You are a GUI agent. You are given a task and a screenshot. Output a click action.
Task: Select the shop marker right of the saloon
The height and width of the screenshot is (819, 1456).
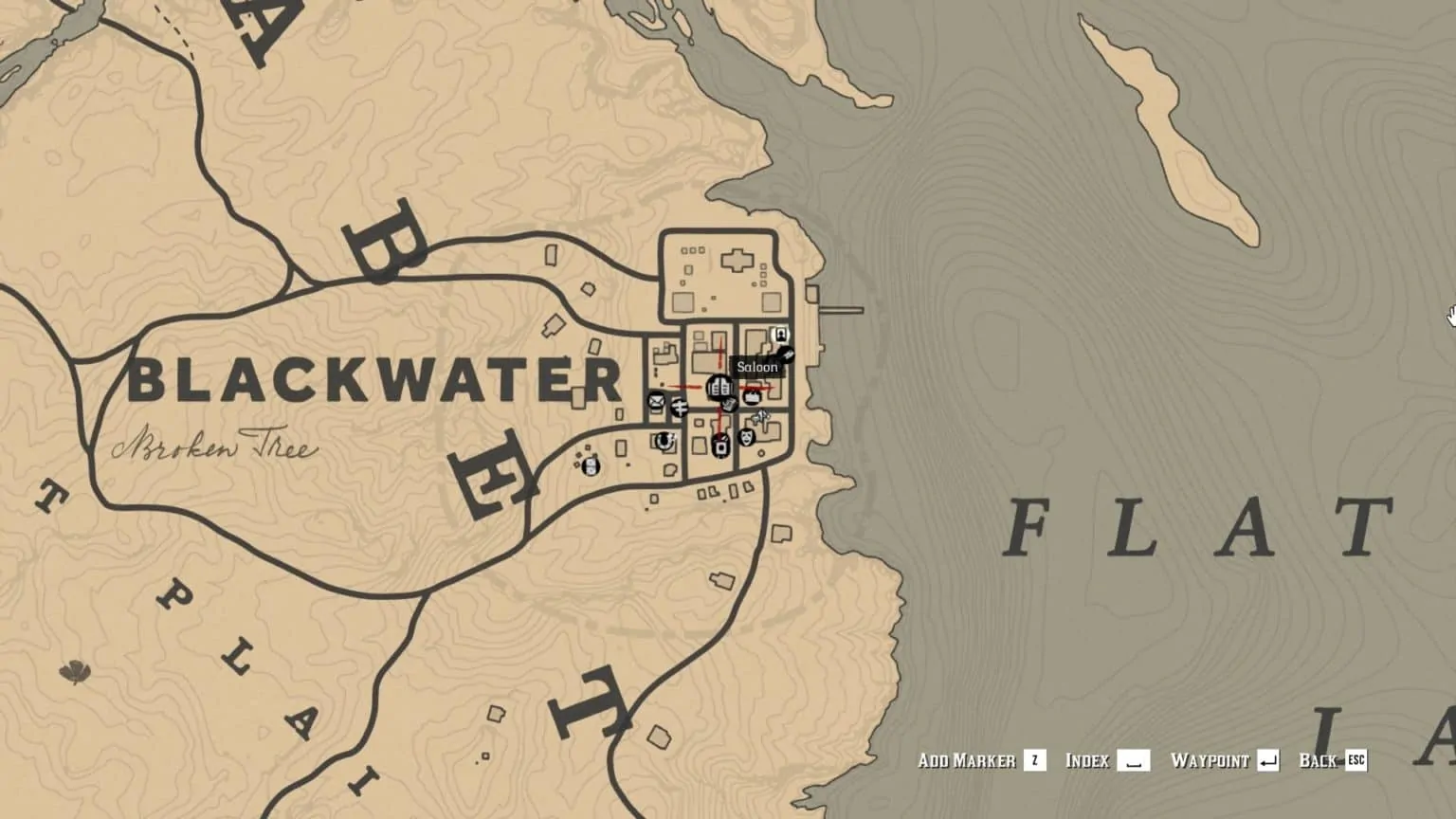point(753,396)
